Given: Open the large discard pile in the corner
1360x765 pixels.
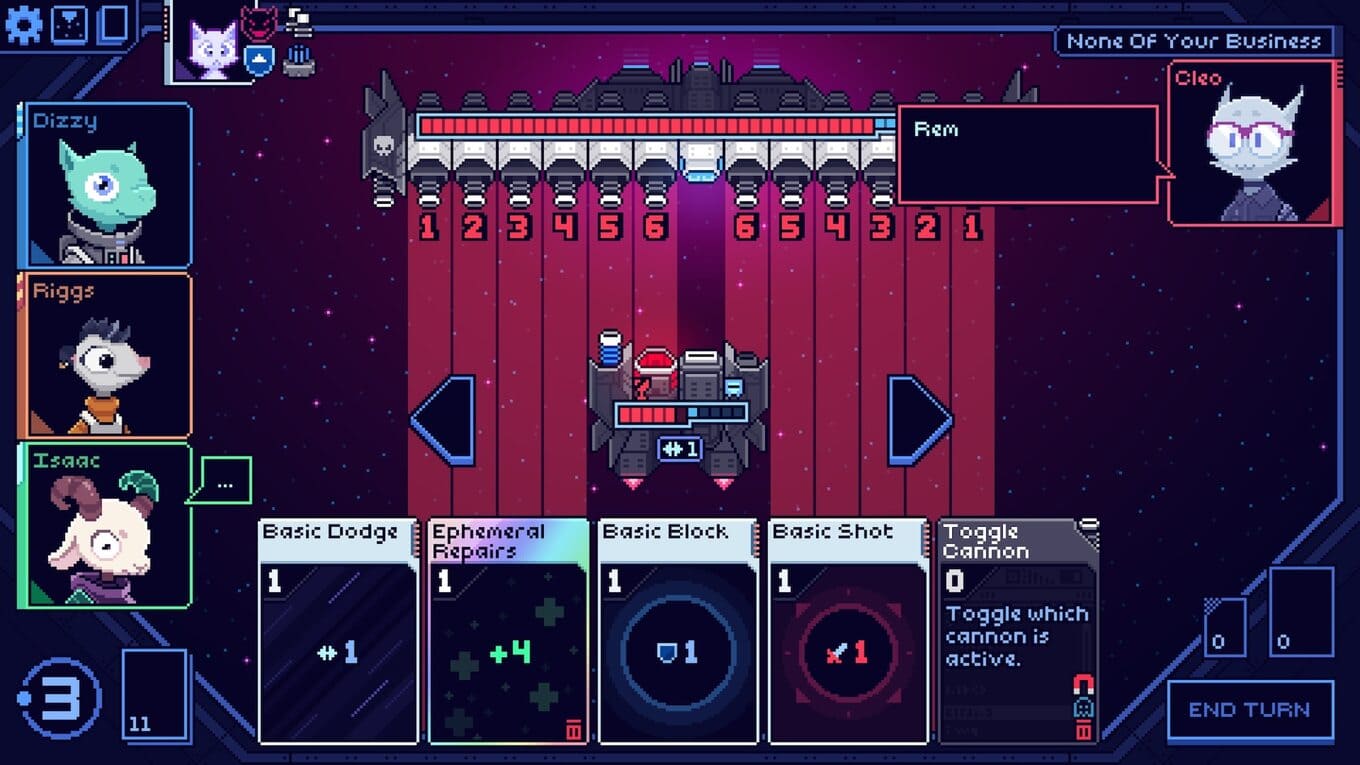Looking at the screenshot, I should click(1301, 611).
